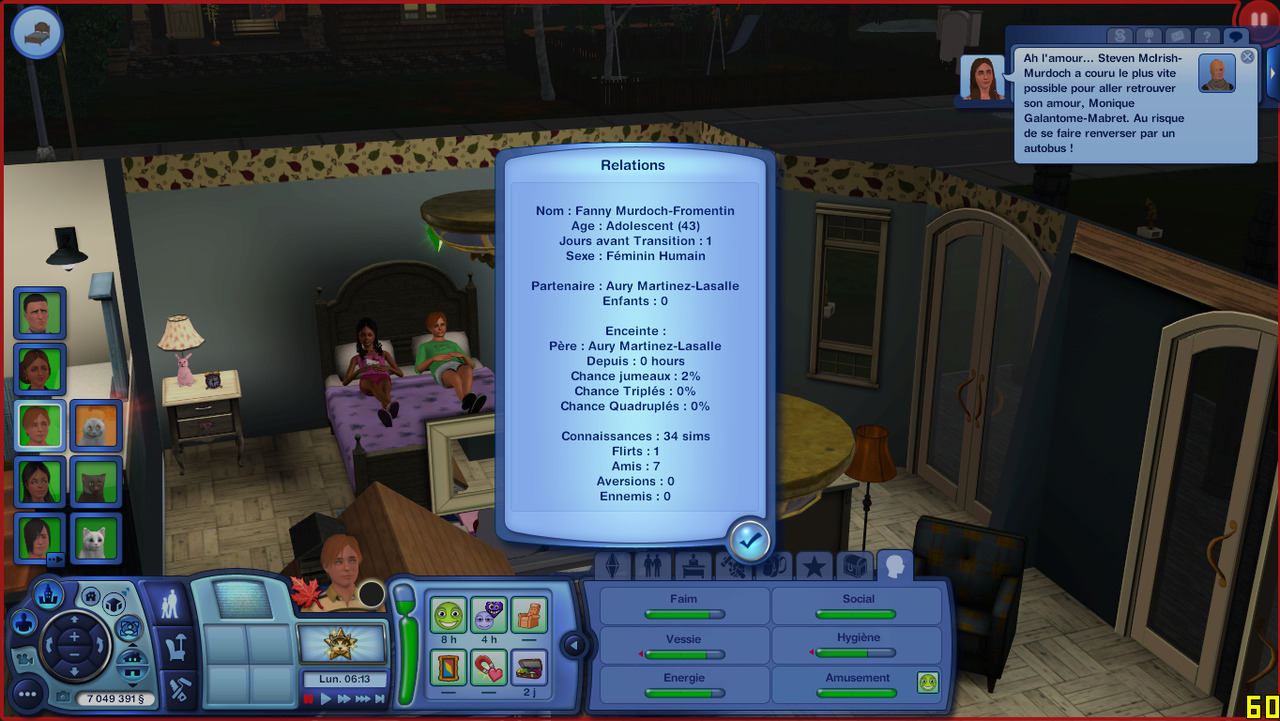This screenshot has width=1280, height=721.
Task: Select the white cat household portrait
Action: [x=96, y=539]
